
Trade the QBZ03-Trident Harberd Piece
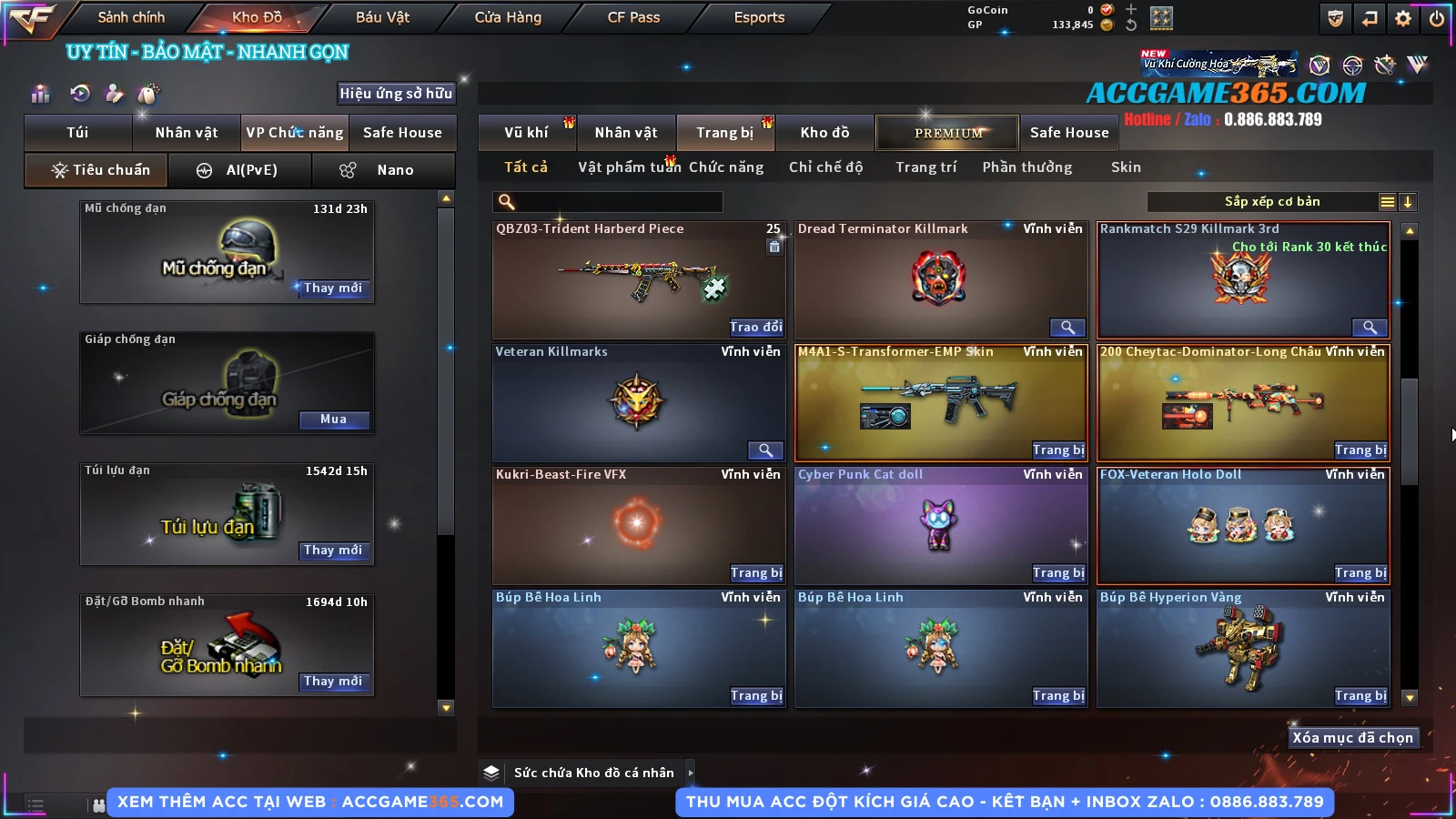pos(755,328)
